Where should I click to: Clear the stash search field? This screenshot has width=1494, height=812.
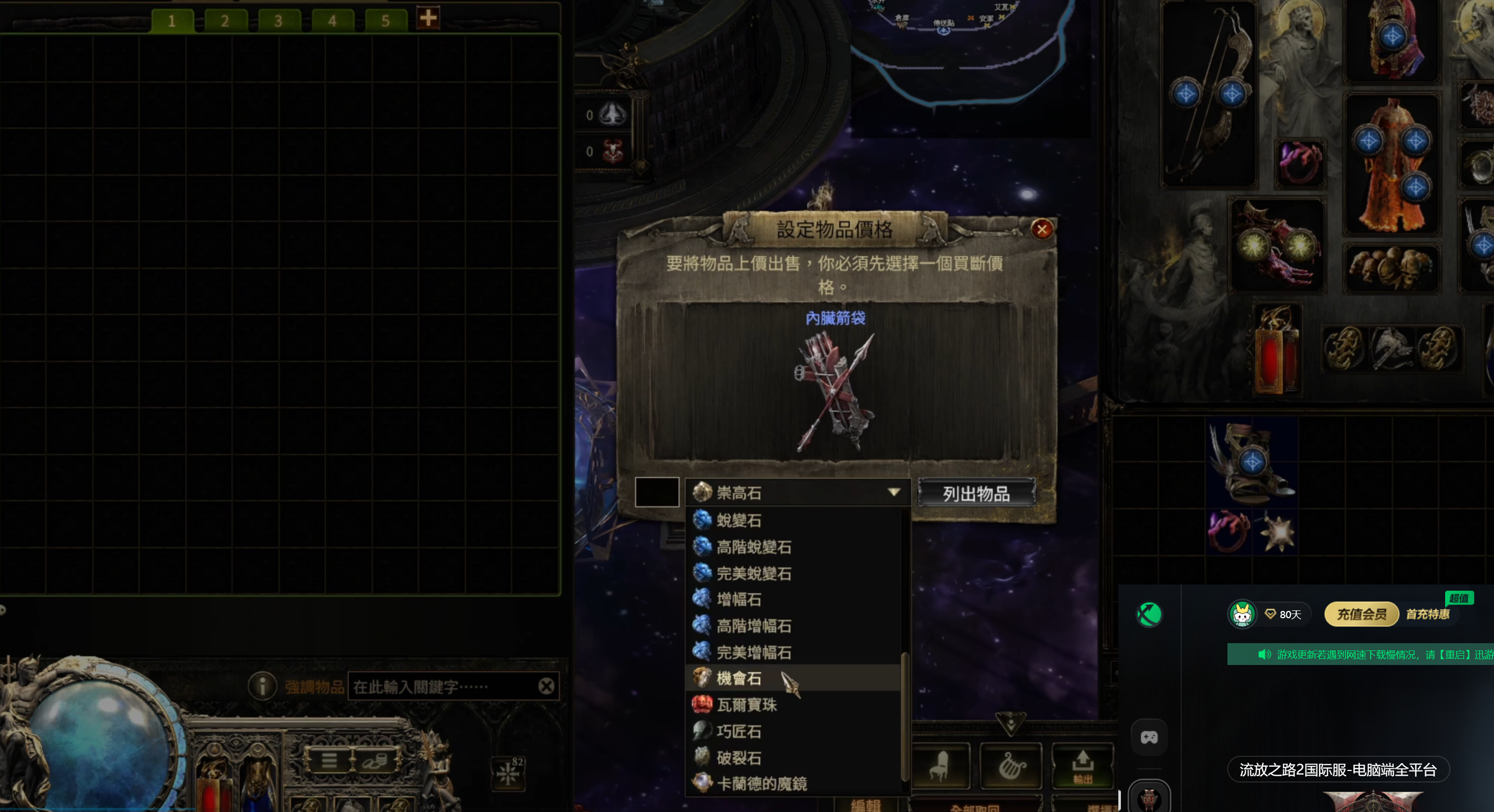pos(546,687)
